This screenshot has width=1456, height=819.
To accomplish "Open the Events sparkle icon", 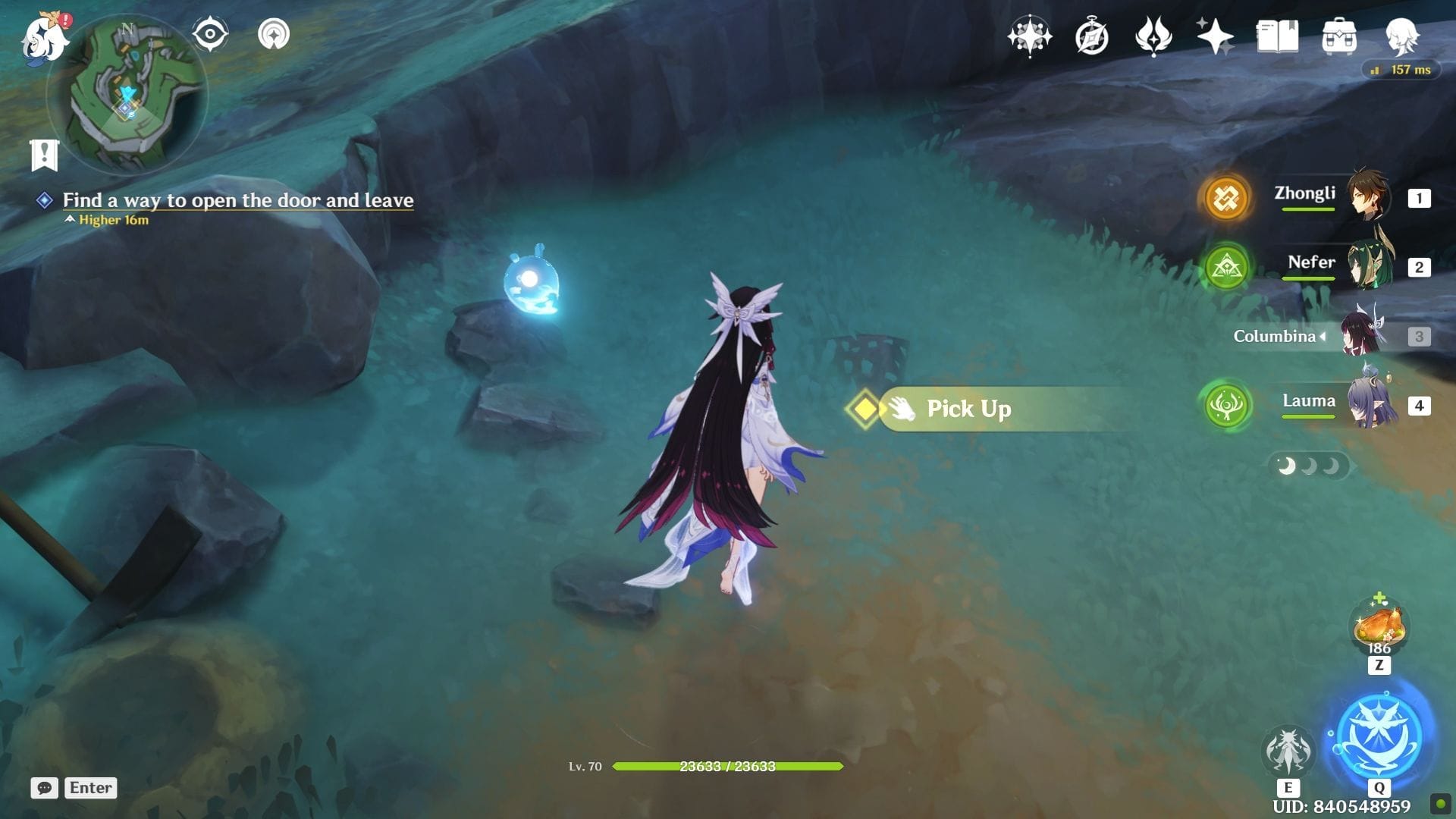I will [x=1215, y=36].
